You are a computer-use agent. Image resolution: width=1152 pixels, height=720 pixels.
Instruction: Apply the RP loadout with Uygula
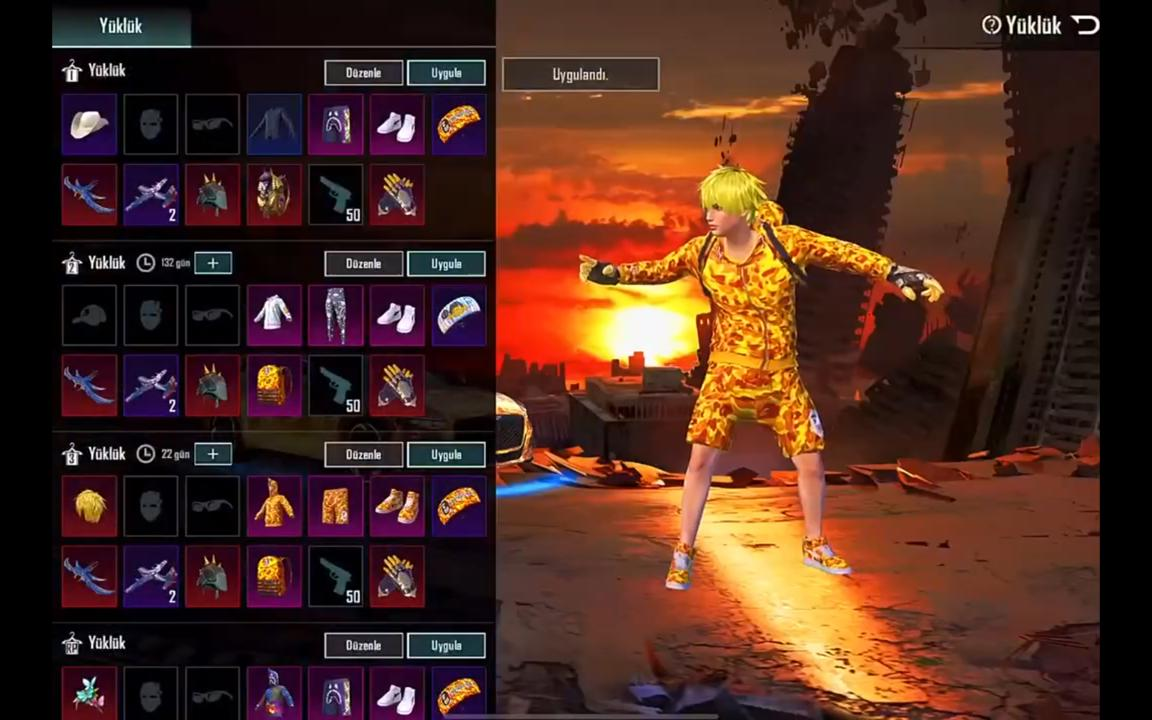[x=446, y=645]
